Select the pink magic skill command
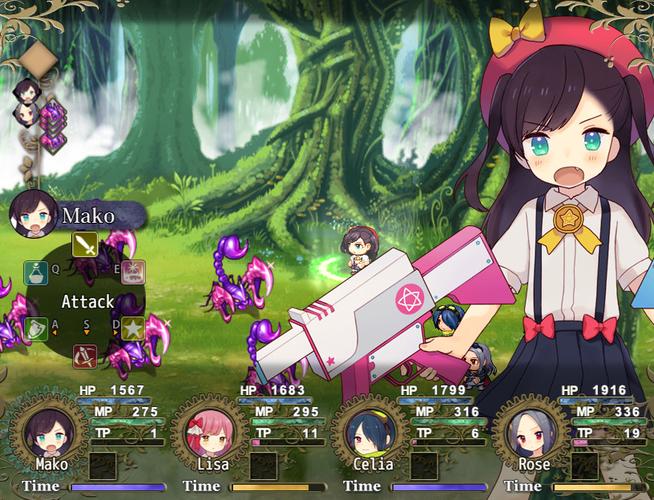 (x=133, y=271)
